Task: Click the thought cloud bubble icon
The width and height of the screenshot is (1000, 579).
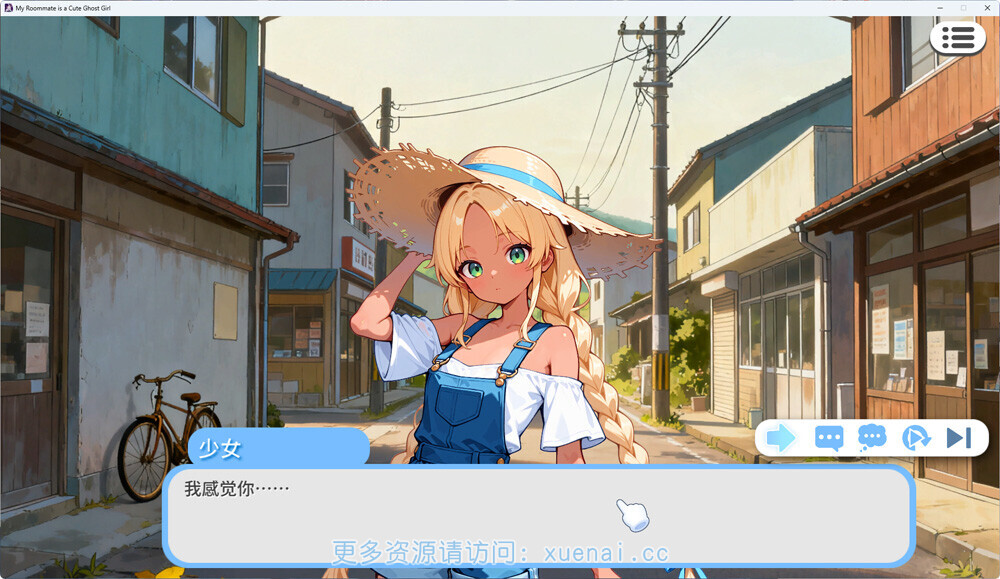Action: coord(872,437)
